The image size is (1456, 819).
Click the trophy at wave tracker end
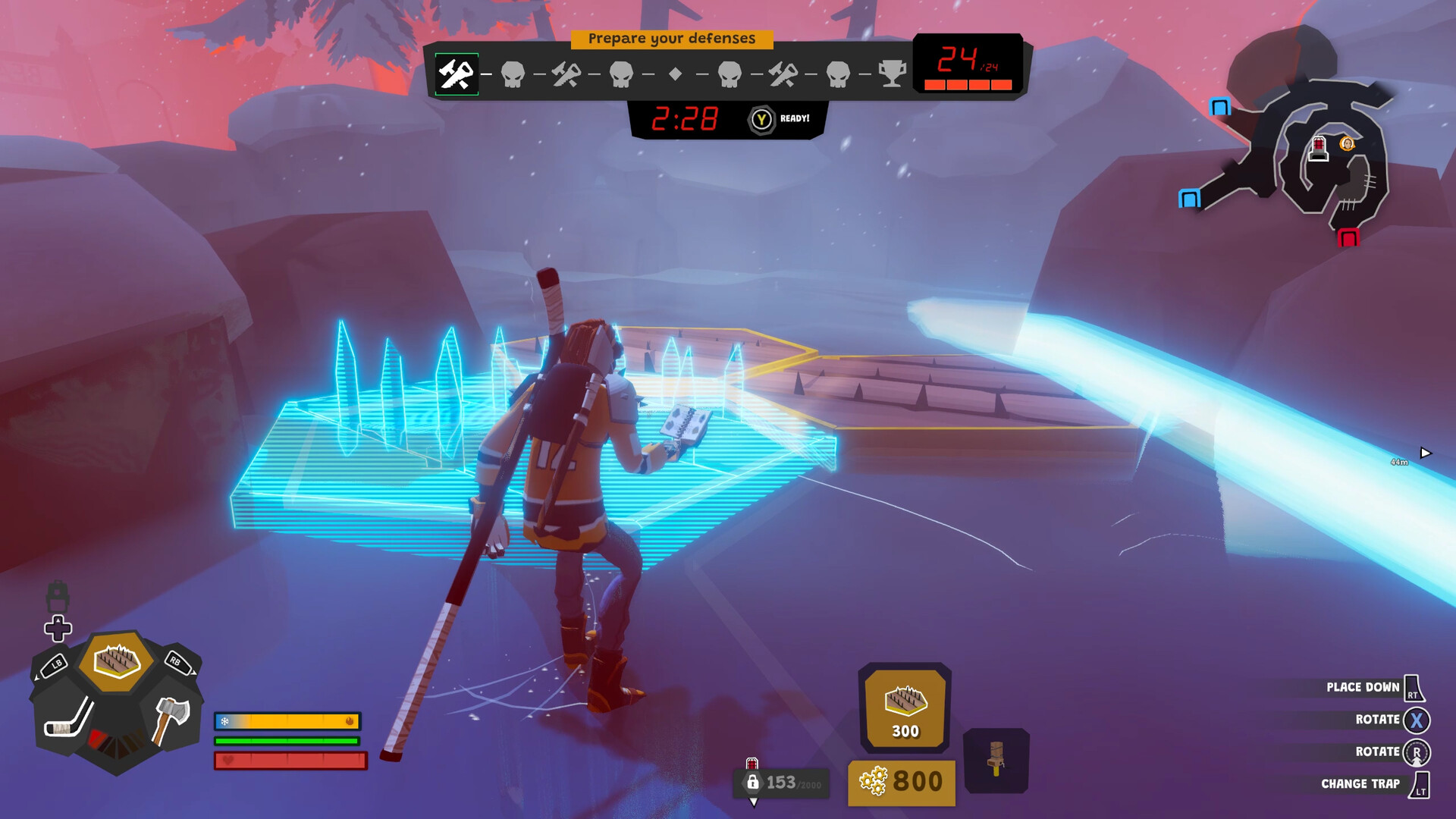click(x=892, y=74)
